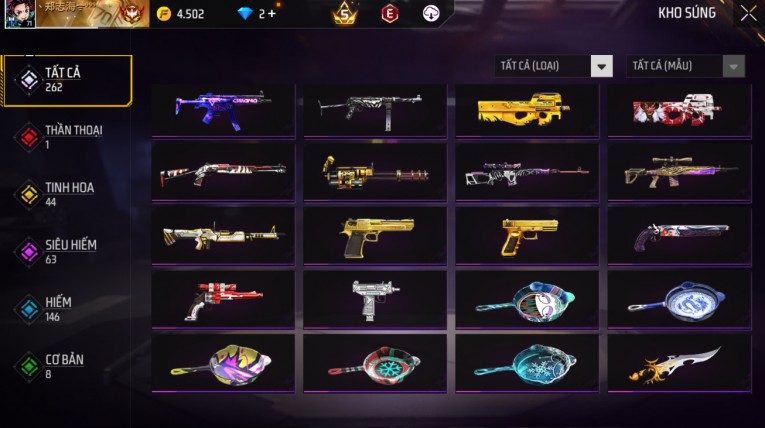
Task: Select the golden Desert Eagle skin
Action: (375, 236)
